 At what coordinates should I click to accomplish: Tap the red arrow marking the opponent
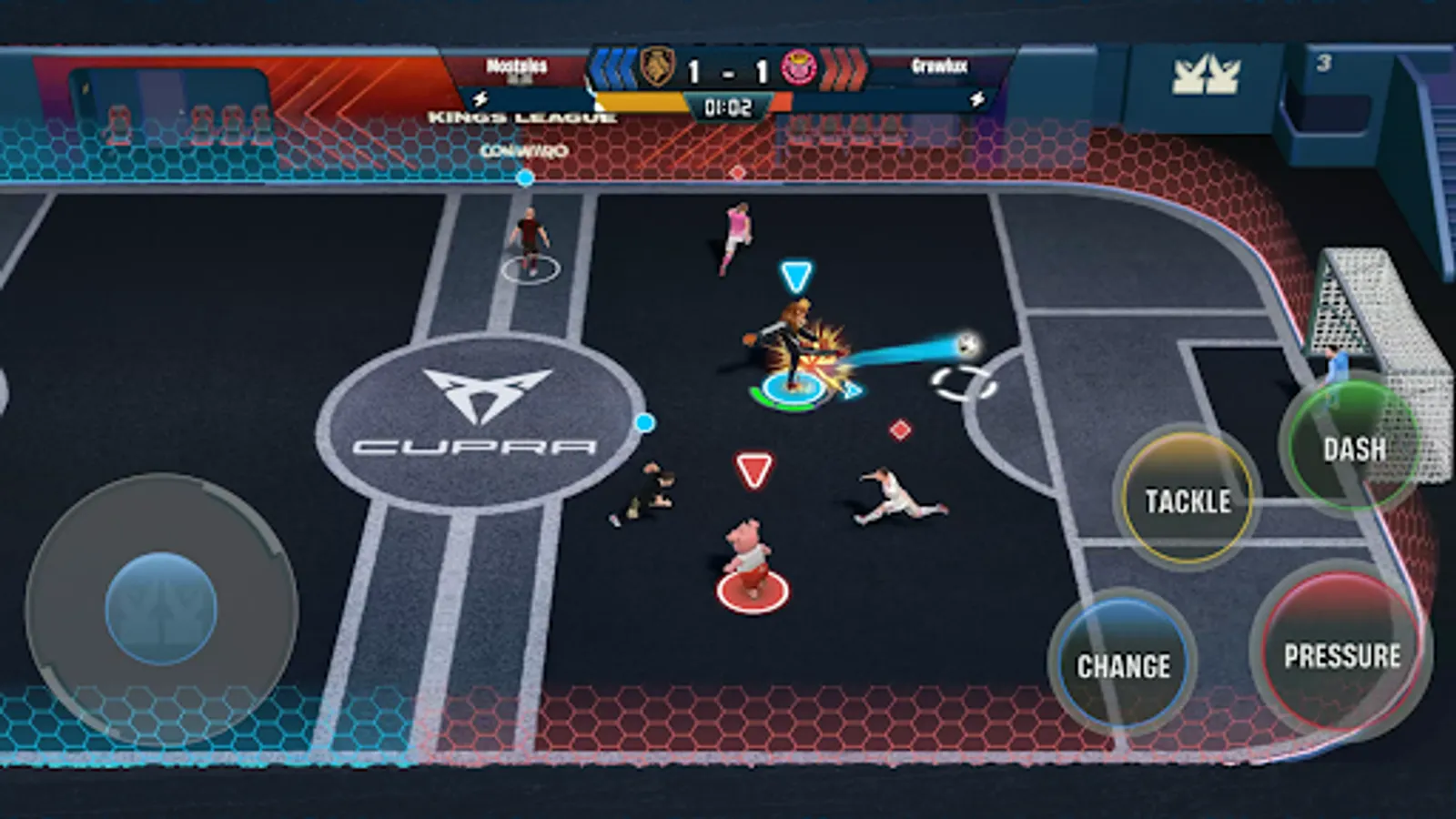752,470
